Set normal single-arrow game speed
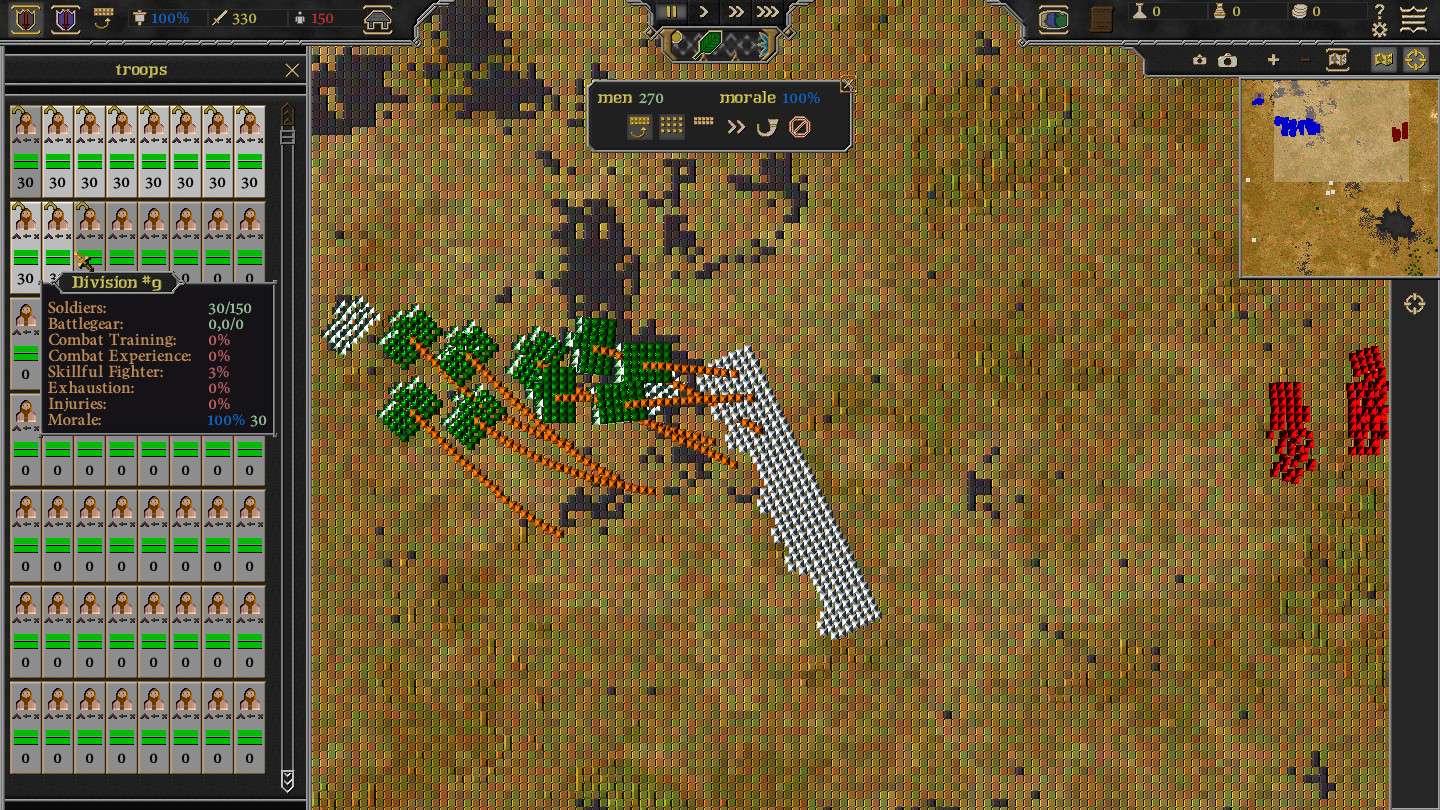This screenshot has height=810, width=1440. (704, 12)
